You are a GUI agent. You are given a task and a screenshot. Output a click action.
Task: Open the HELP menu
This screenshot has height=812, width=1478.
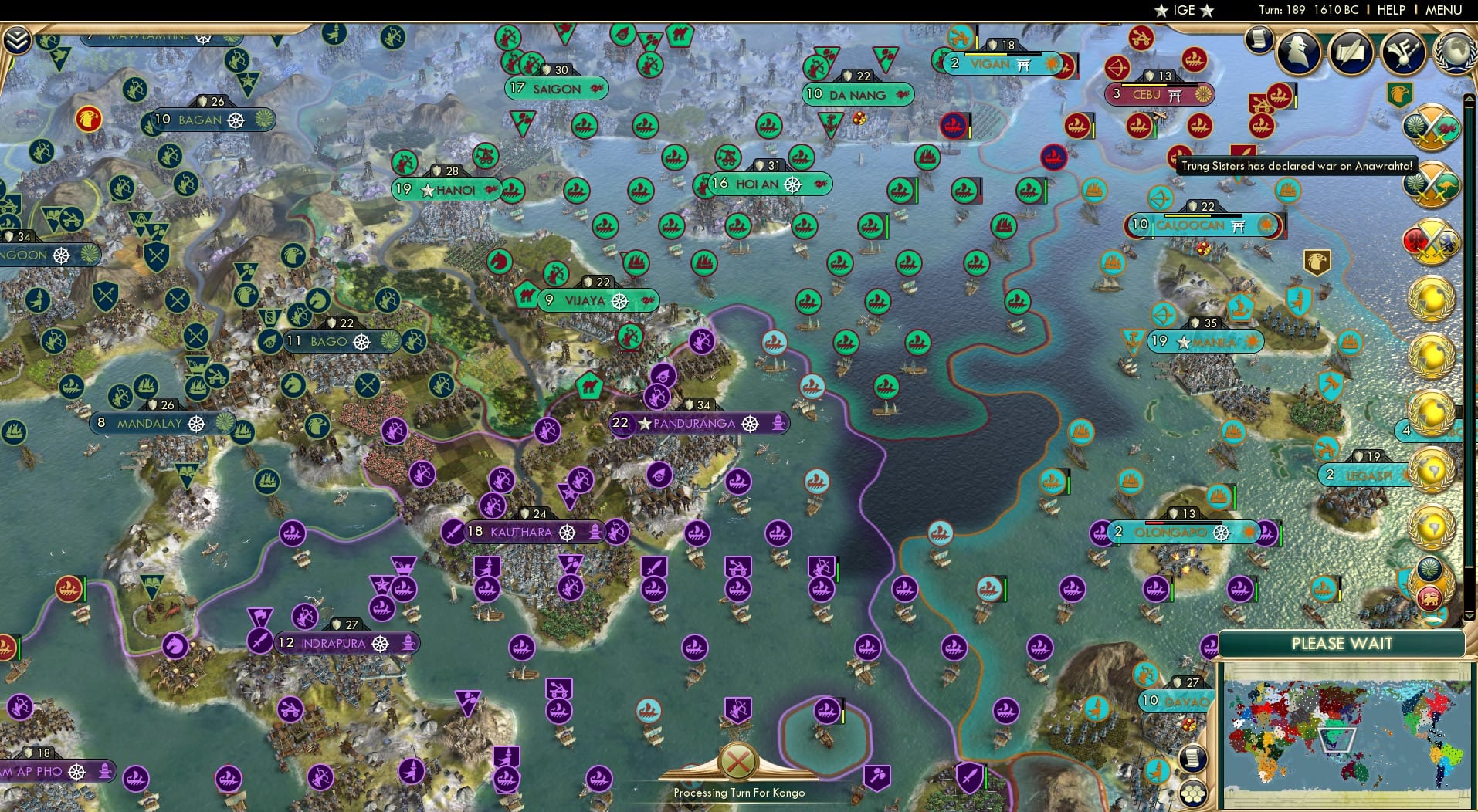click(x=1391, y=10)
